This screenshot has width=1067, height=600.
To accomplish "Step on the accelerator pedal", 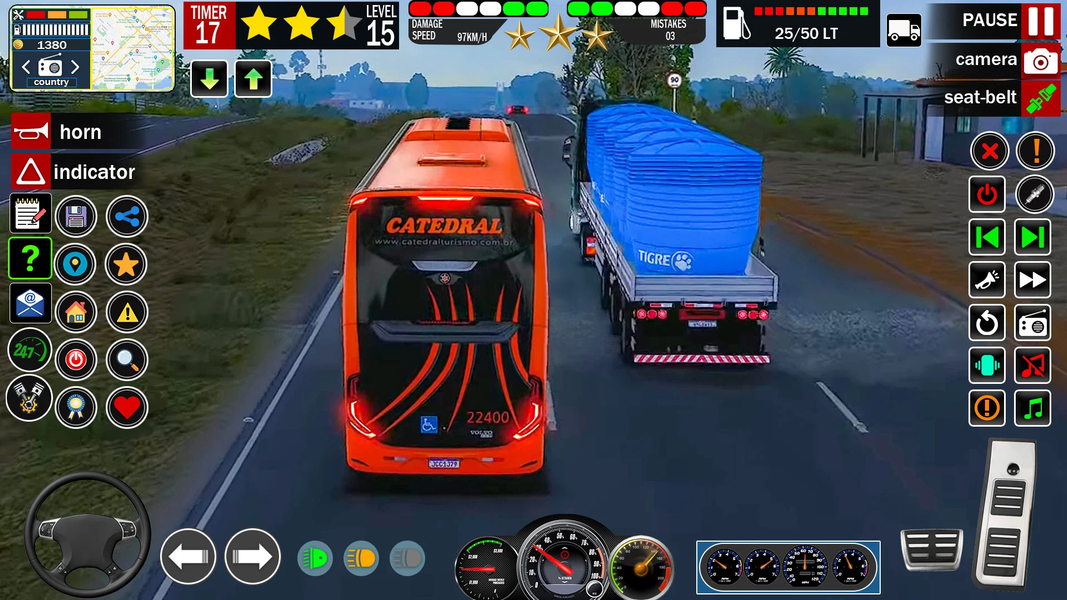I will [x=1006, y=511].
